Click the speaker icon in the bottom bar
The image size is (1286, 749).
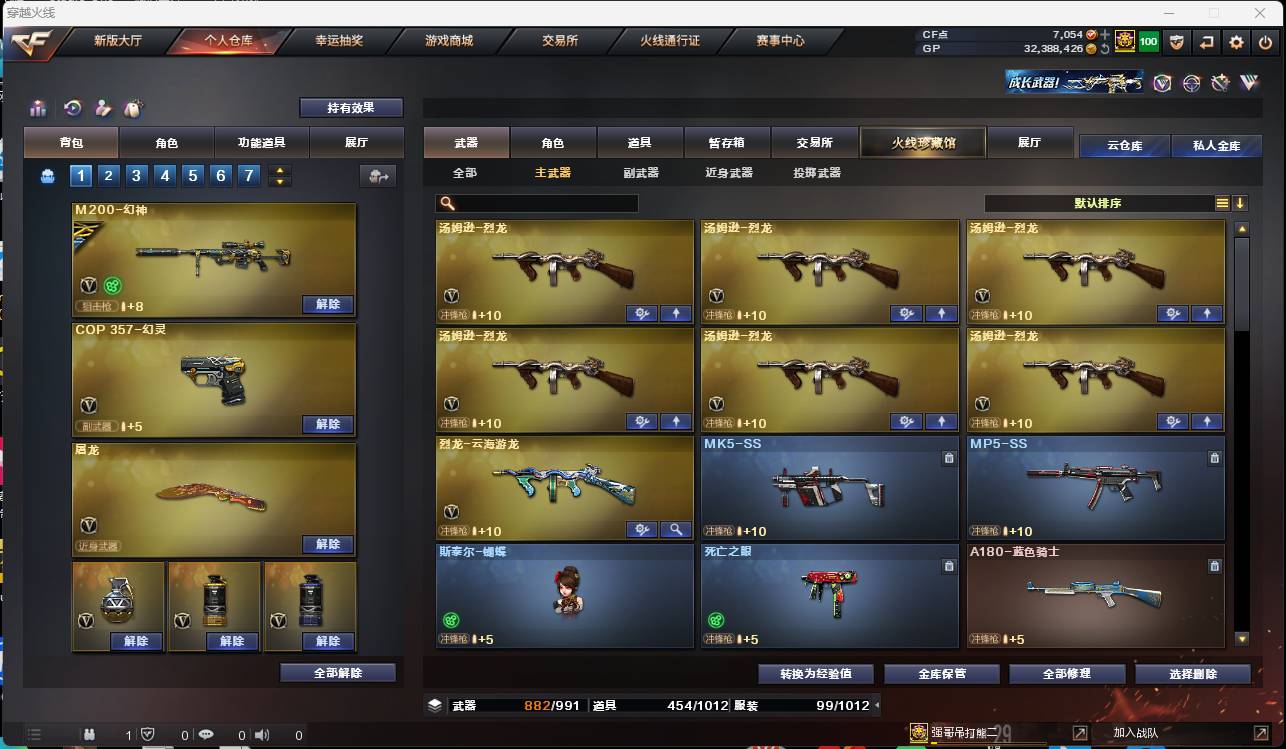pos(262,734)
